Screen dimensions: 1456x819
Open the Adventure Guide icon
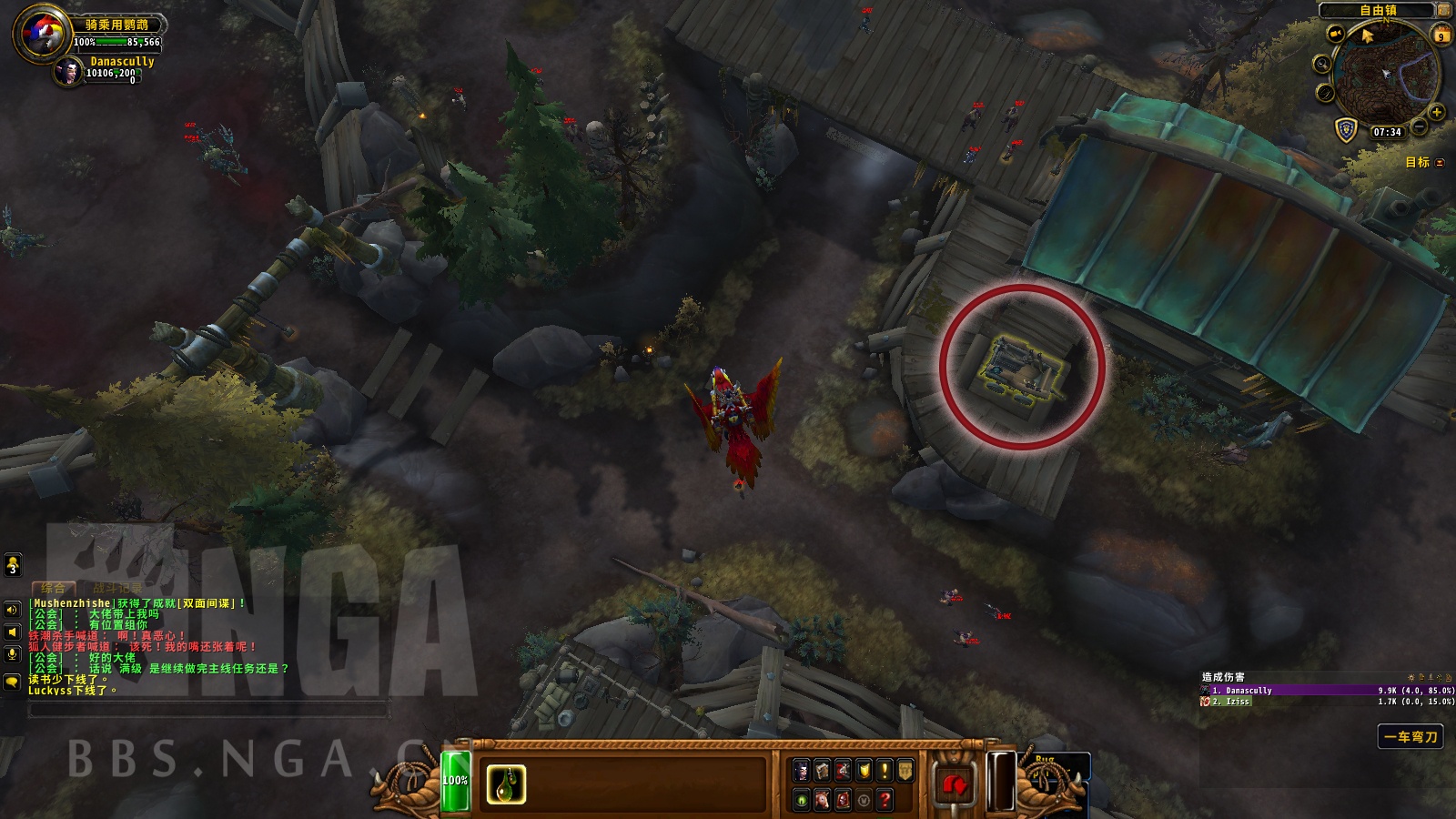coord(843,801)
